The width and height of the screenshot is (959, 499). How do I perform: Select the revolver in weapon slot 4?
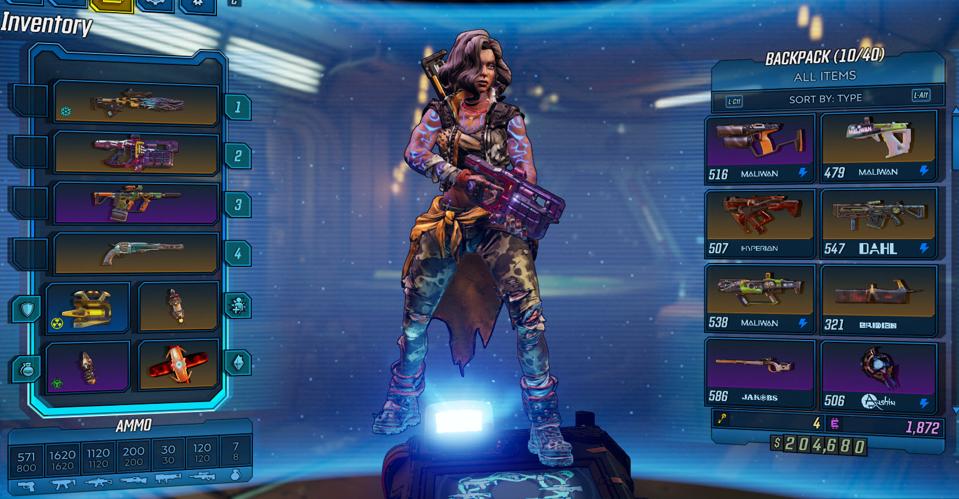[x=135, y=254]
